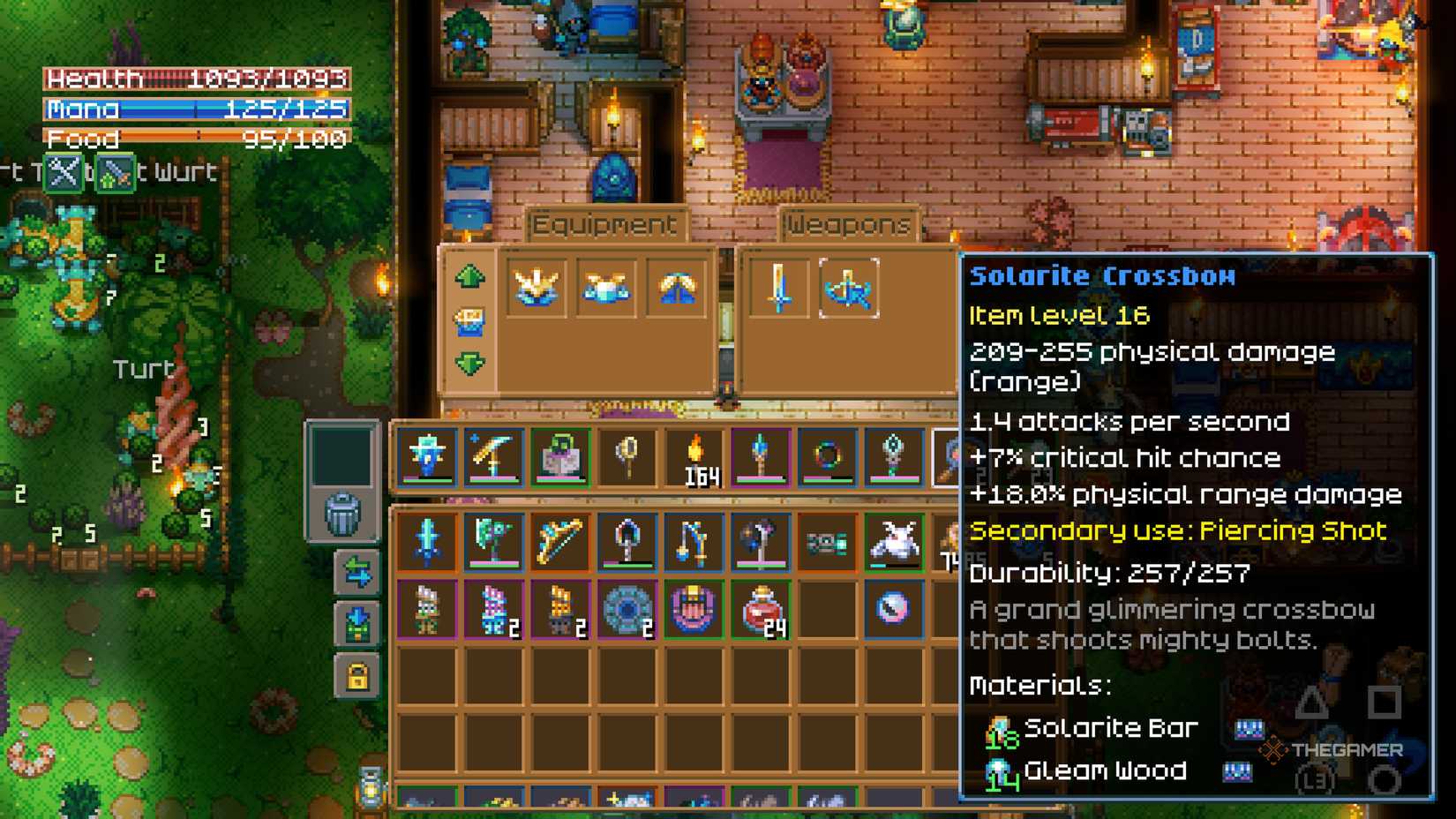Click the green up arrow beside the equipment slots
This screenshot has width=1456, height=819.
(470, 278)
